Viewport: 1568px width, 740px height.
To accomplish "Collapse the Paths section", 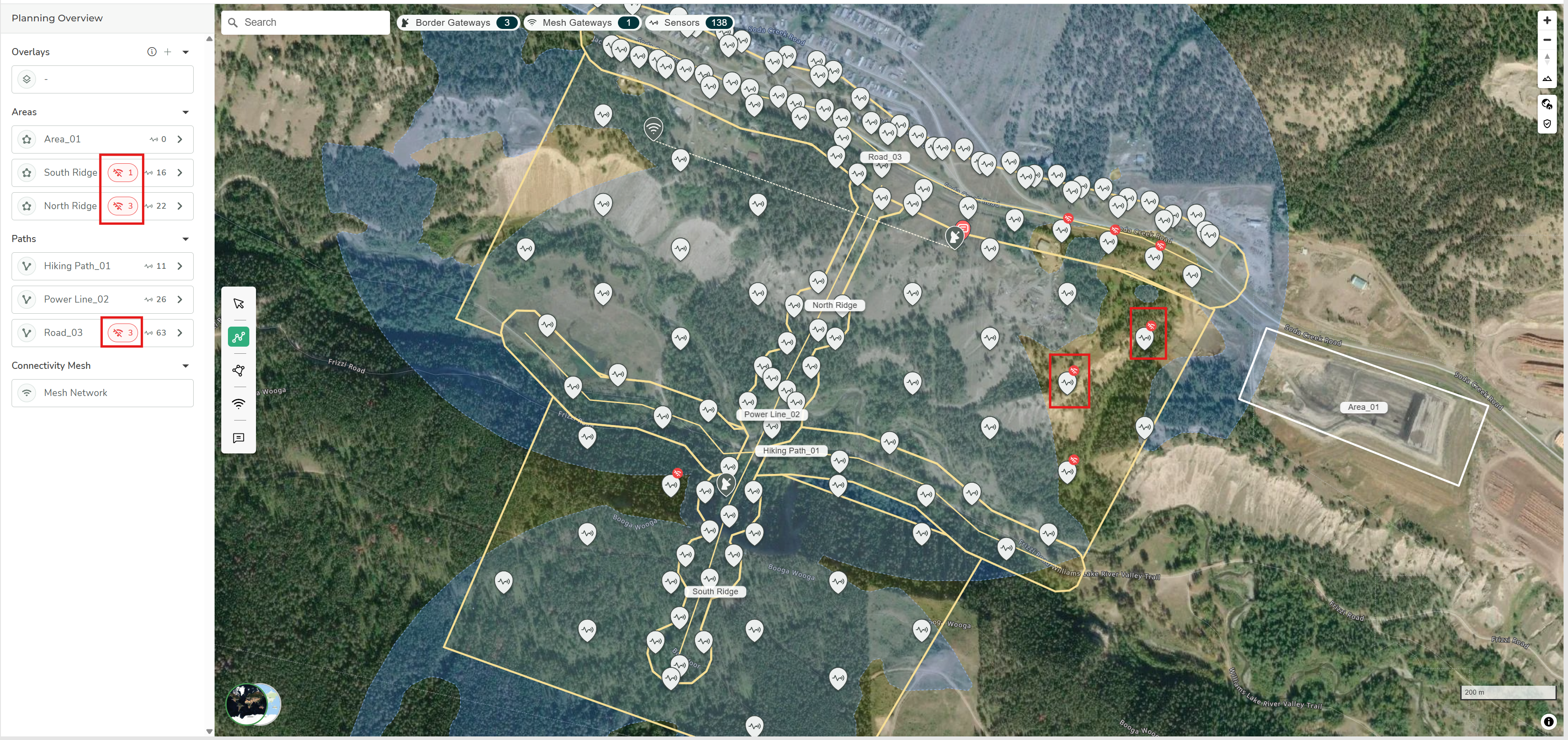I will (x=186, y=239).
